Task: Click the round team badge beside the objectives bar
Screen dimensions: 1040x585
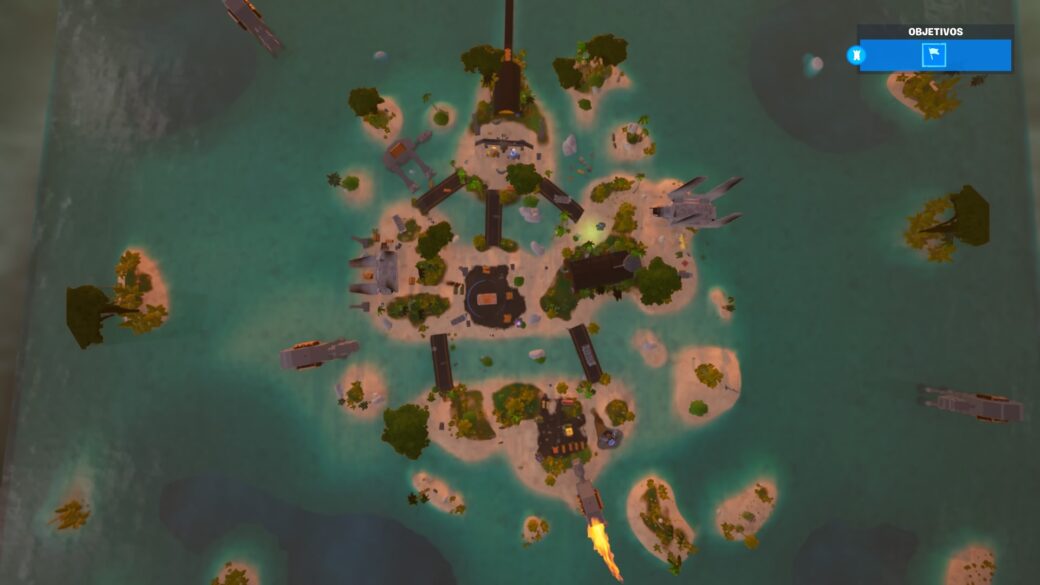Action: coord(855,55)
